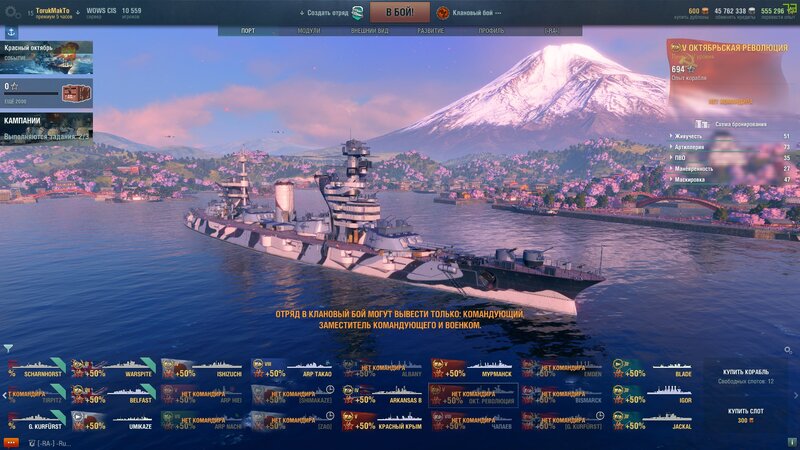Open the ship carousel filter funnel
Viewport: 800px width, 450px height.
pyautogui.click(x=8, y=349)
